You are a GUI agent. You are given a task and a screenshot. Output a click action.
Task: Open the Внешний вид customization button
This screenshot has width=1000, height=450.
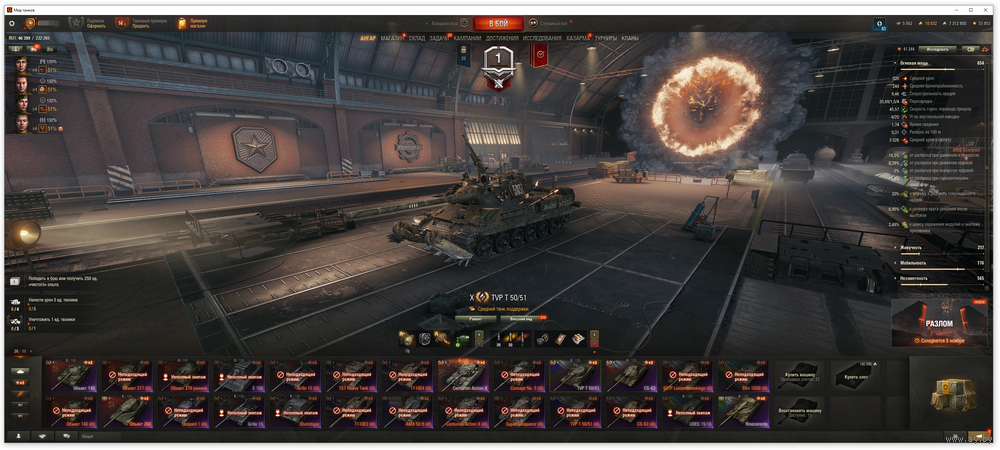(522, 319)
